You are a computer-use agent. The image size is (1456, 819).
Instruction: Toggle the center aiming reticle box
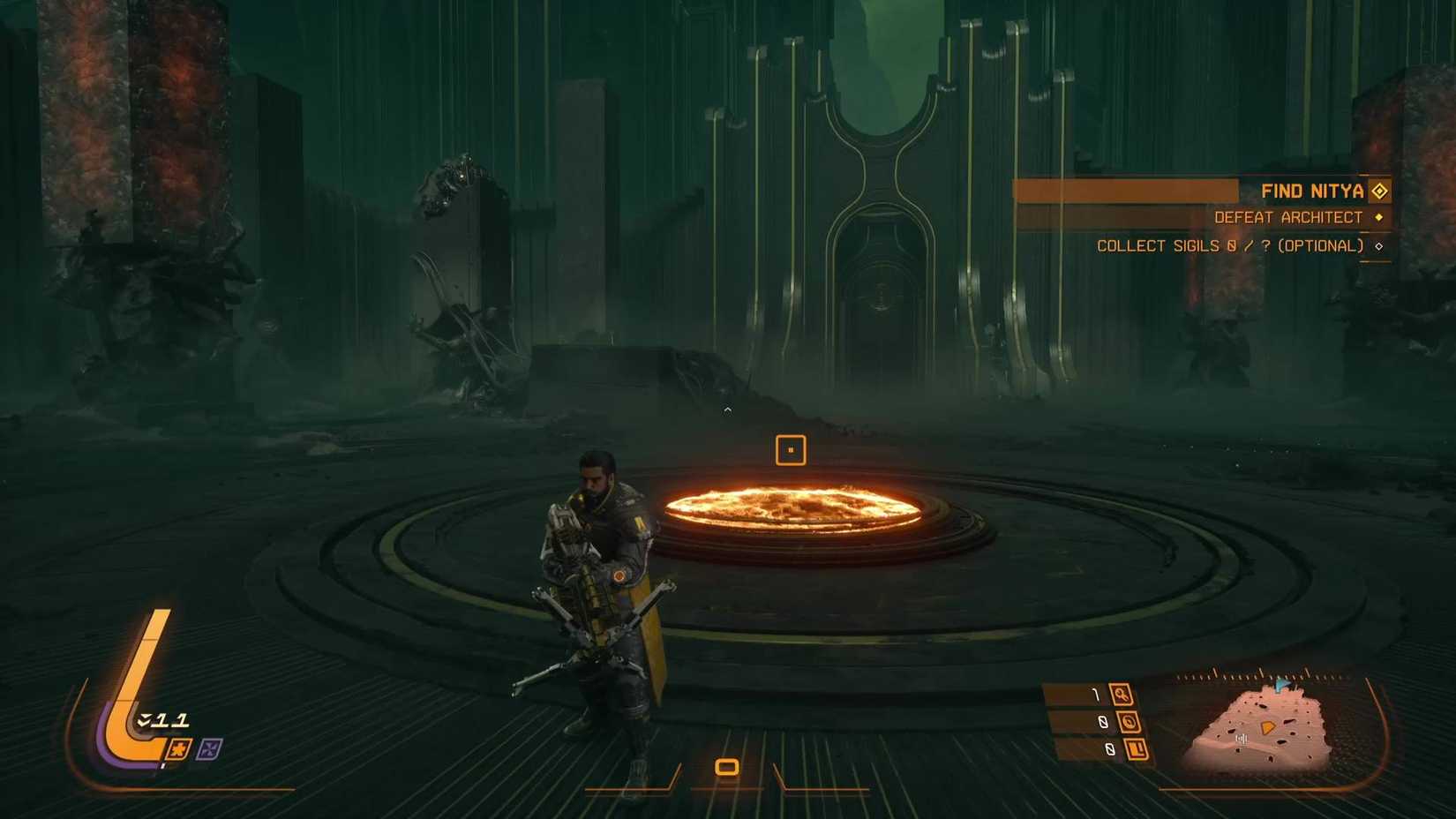tap(791, 450)
